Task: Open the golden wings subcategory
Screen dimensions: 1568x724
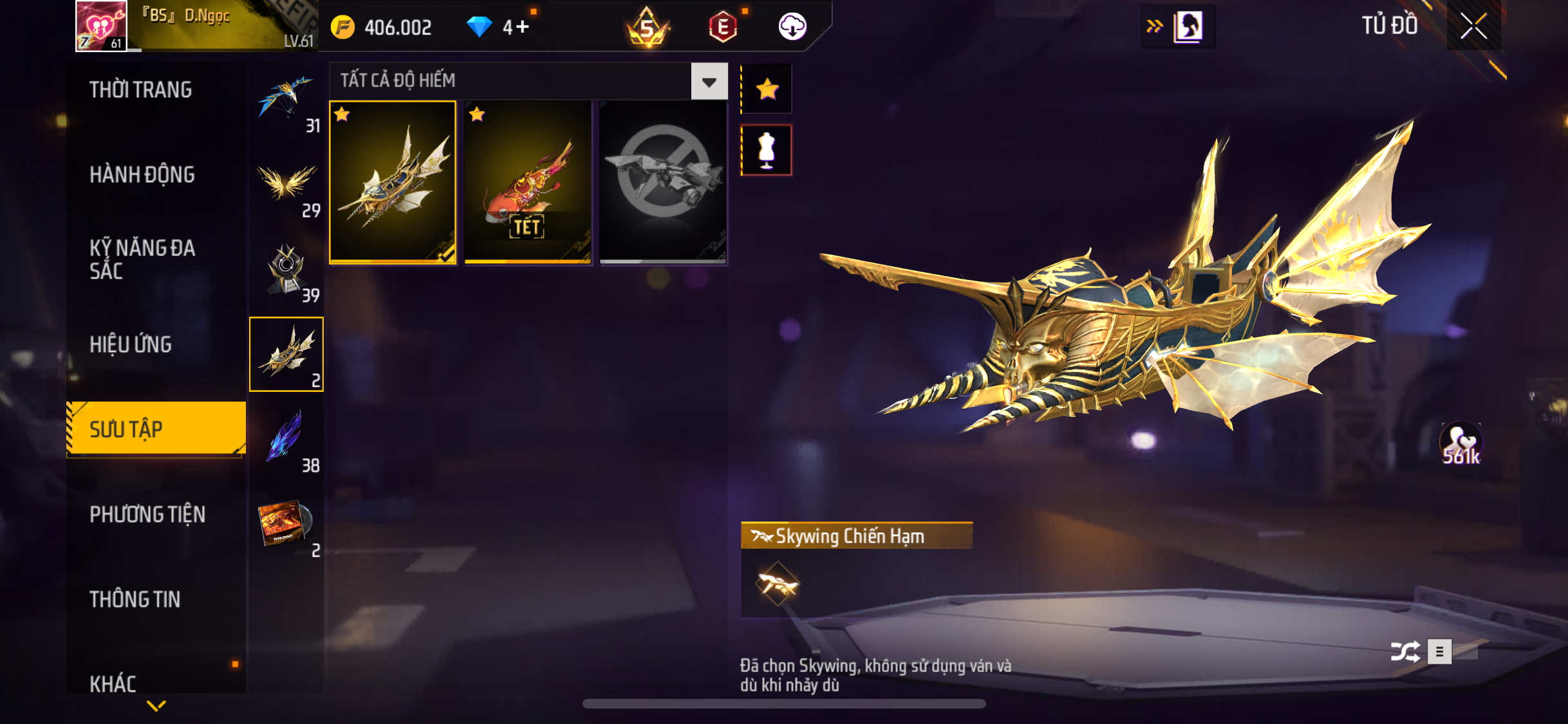Action: tap(286, 185)
